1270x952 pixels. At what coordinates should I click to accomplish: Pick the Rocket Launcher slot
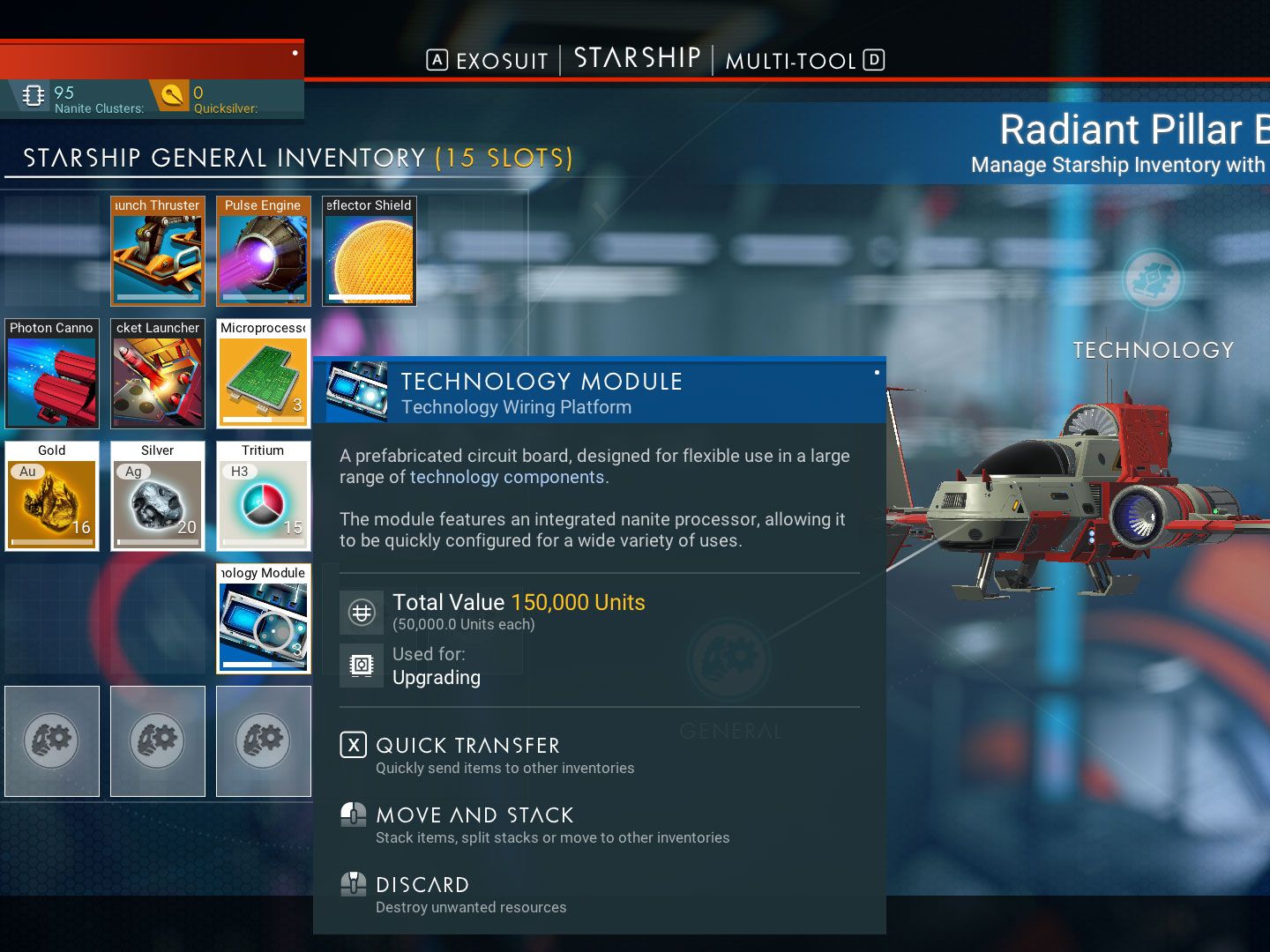coord(158,374)
